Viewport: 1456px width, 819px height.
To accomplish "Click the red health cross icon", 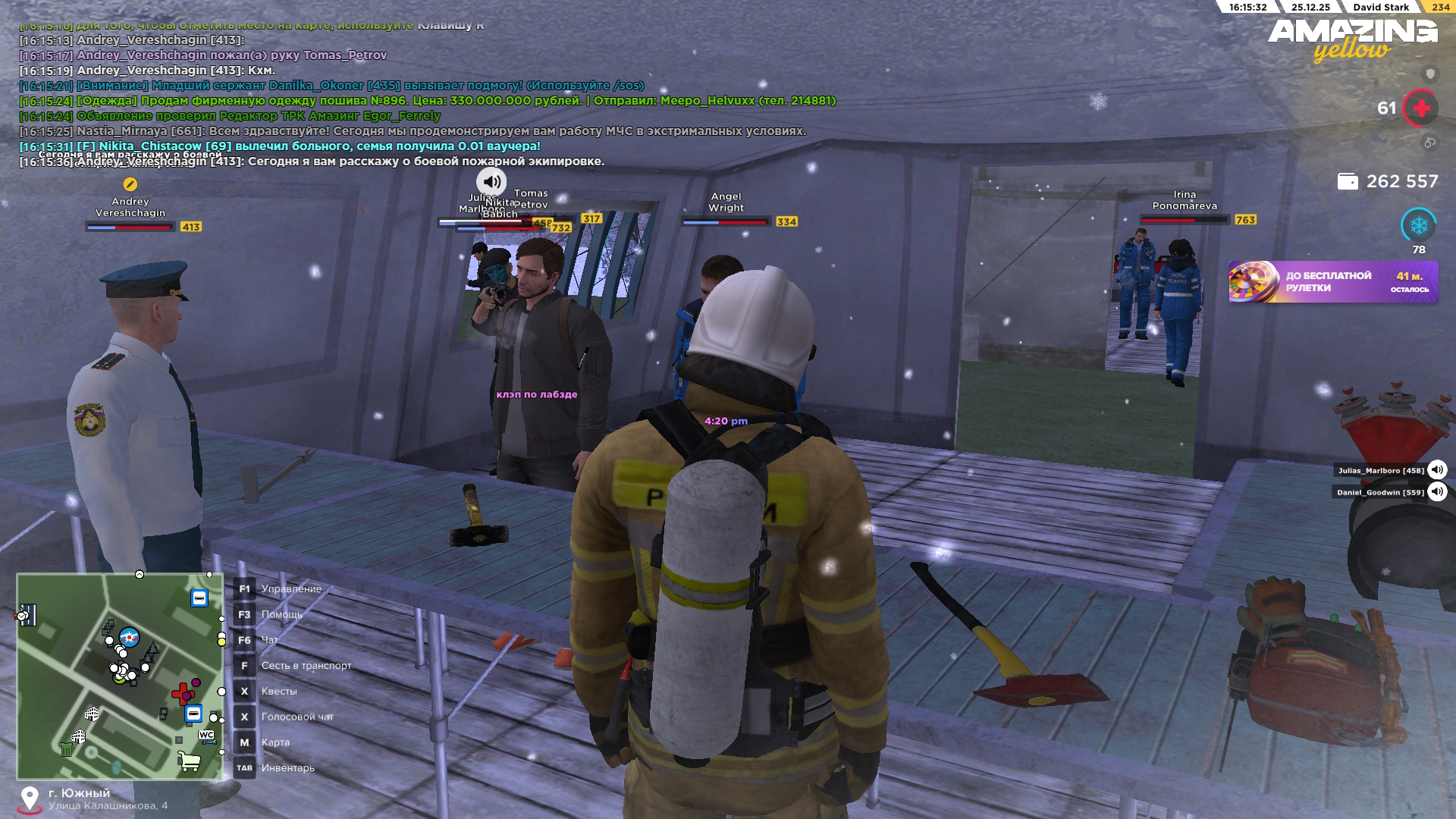I will point(1421,108).
